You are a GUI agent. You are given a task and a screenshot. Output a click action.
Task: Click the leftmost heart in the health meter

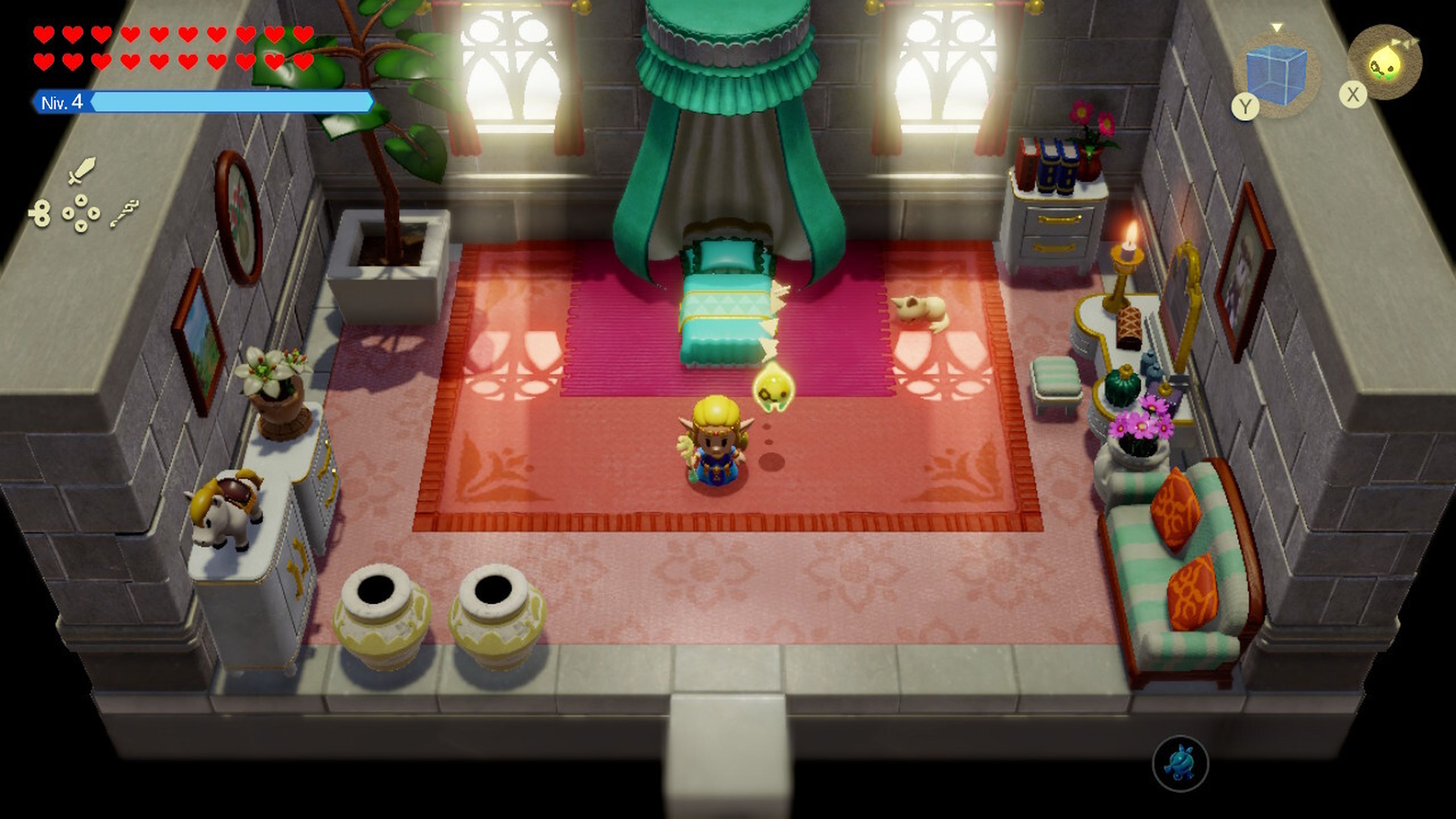tap(44, 34)
